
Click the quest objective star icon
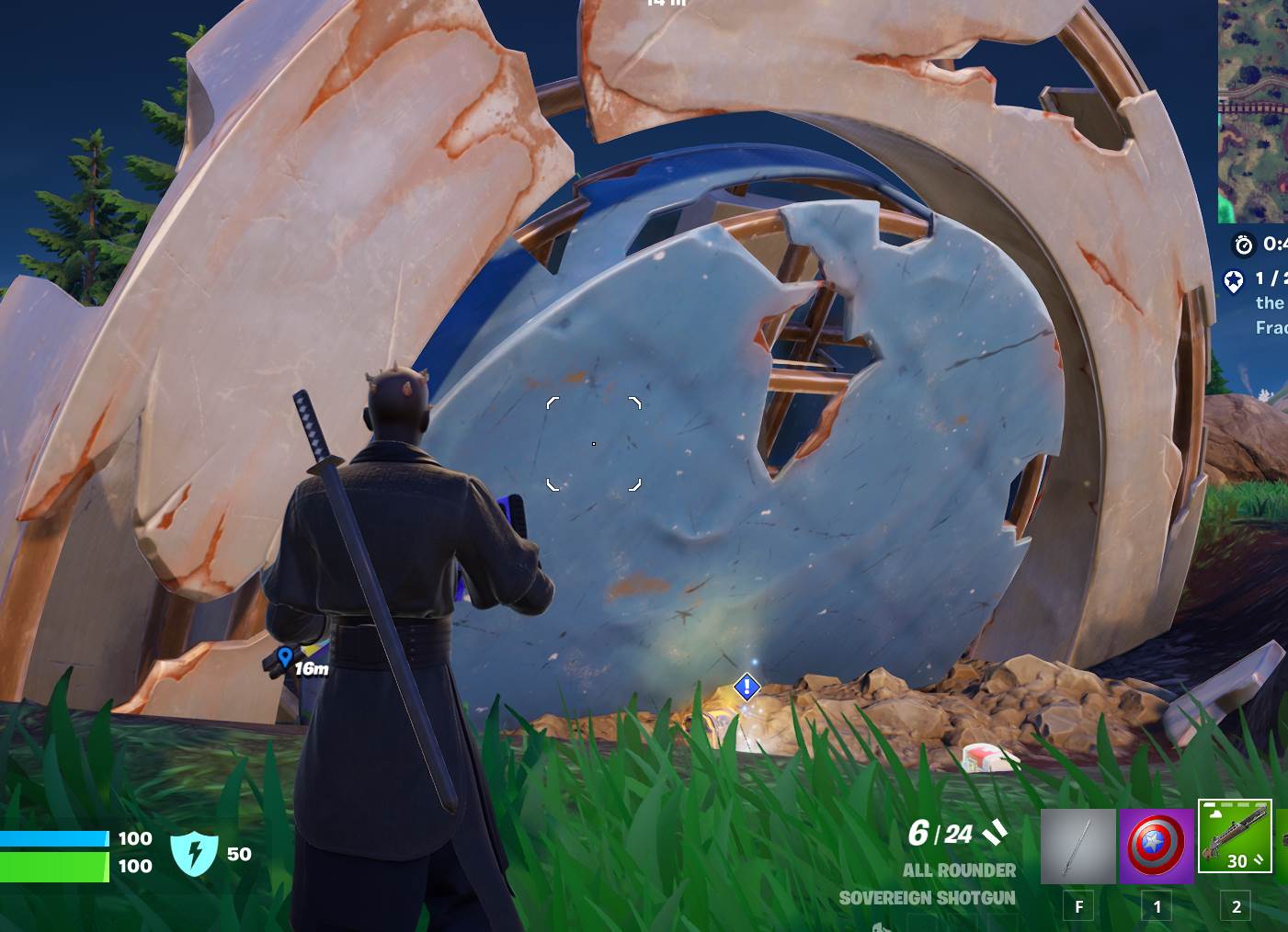click(1233, 280)
